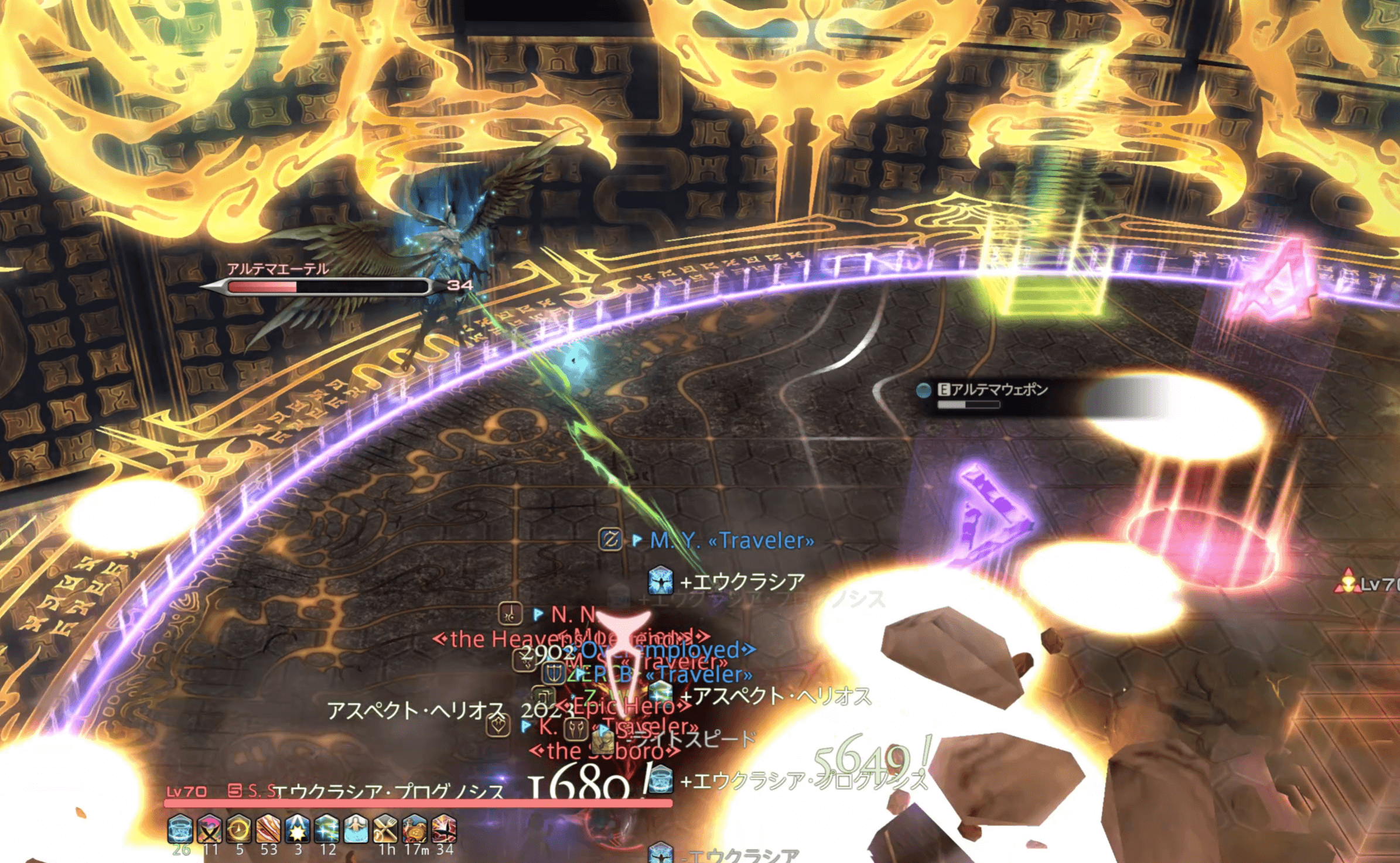Click the red slash status icon
The height and width of the screenshot is (863, 1400).
444,828
